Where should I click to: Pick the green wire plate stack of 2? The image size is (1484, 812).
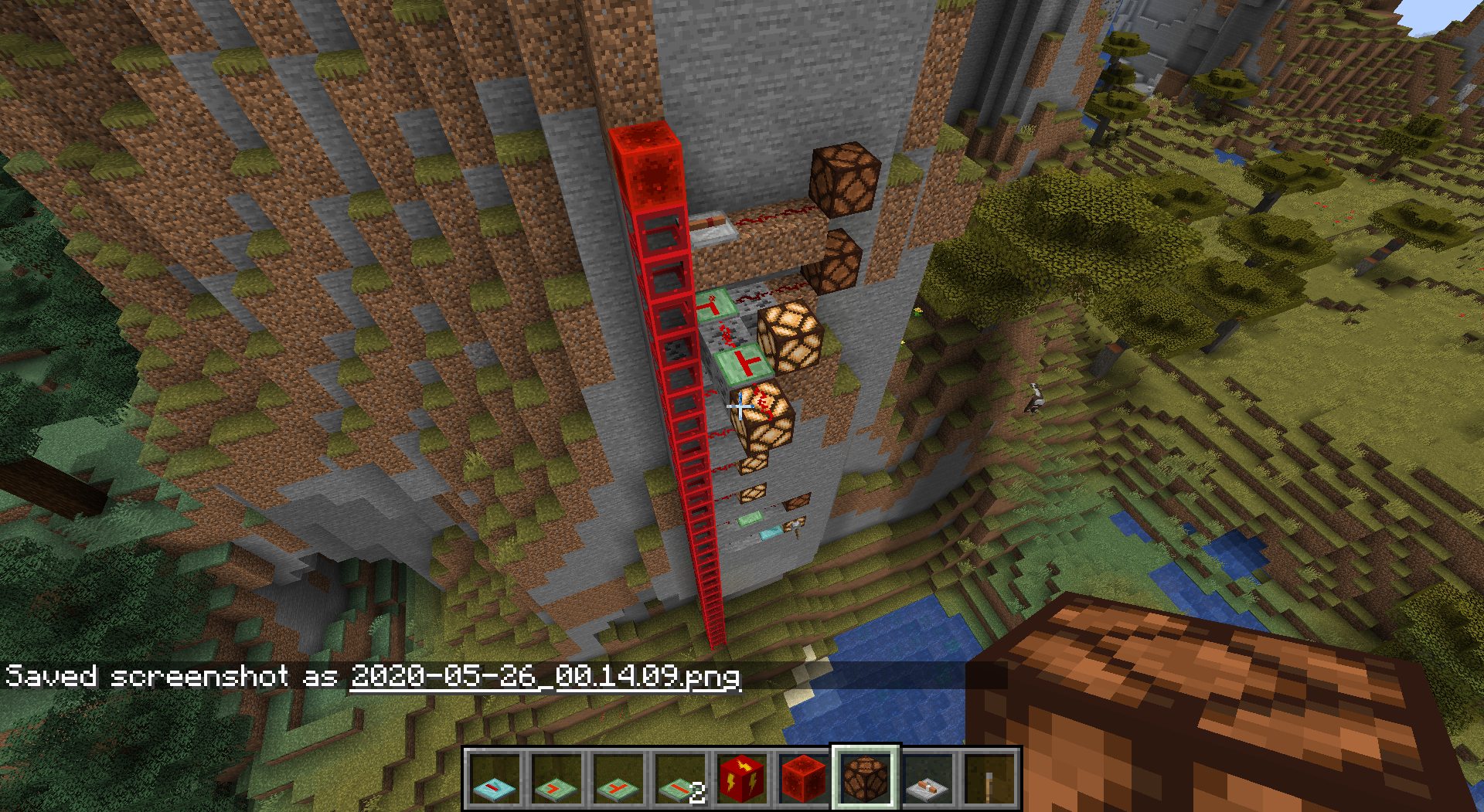680,779
